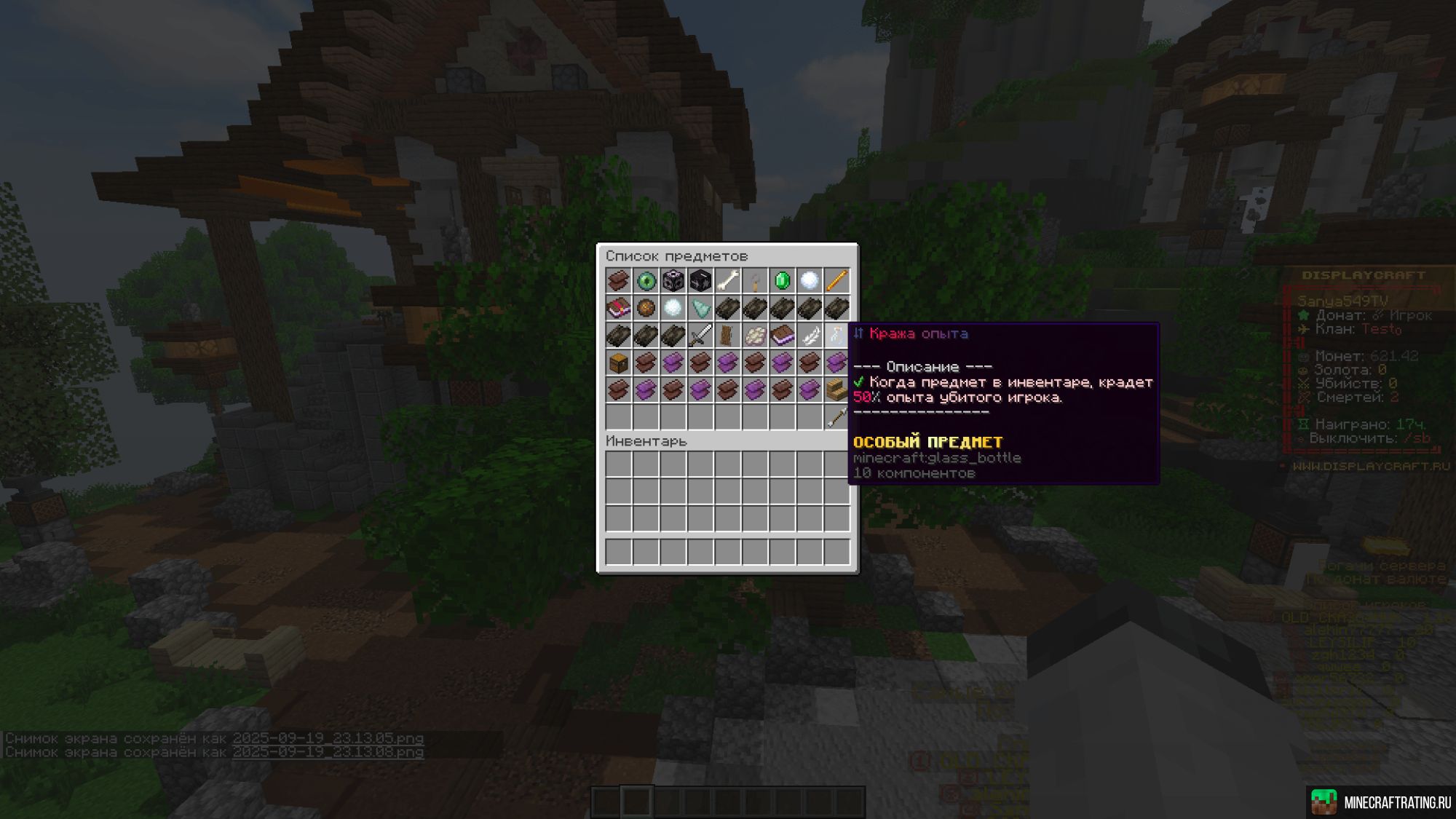Click the bone in the top row

727,280
